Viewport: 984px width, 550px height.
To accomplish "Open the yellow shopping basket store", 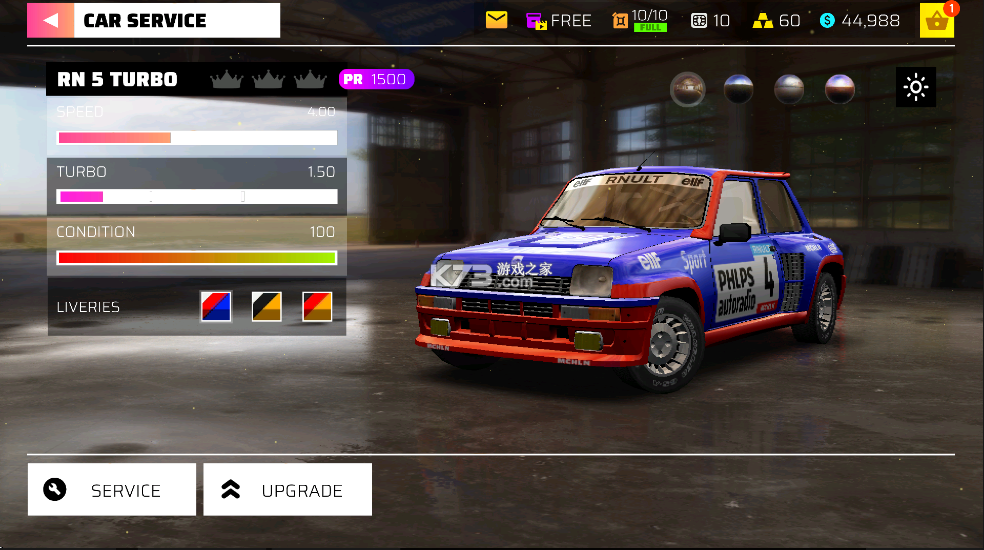I will (937, 21).
